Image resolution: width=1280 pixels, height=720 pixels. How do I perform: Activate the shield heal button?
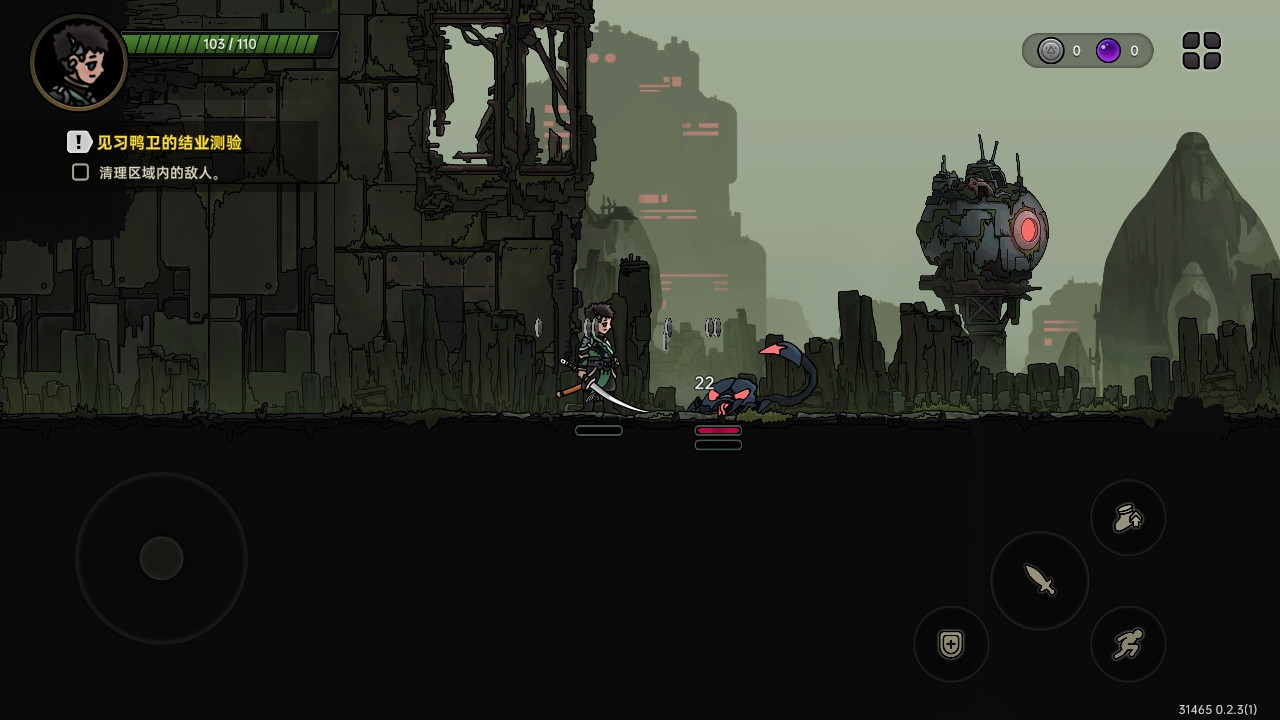[x=951, y=644]
